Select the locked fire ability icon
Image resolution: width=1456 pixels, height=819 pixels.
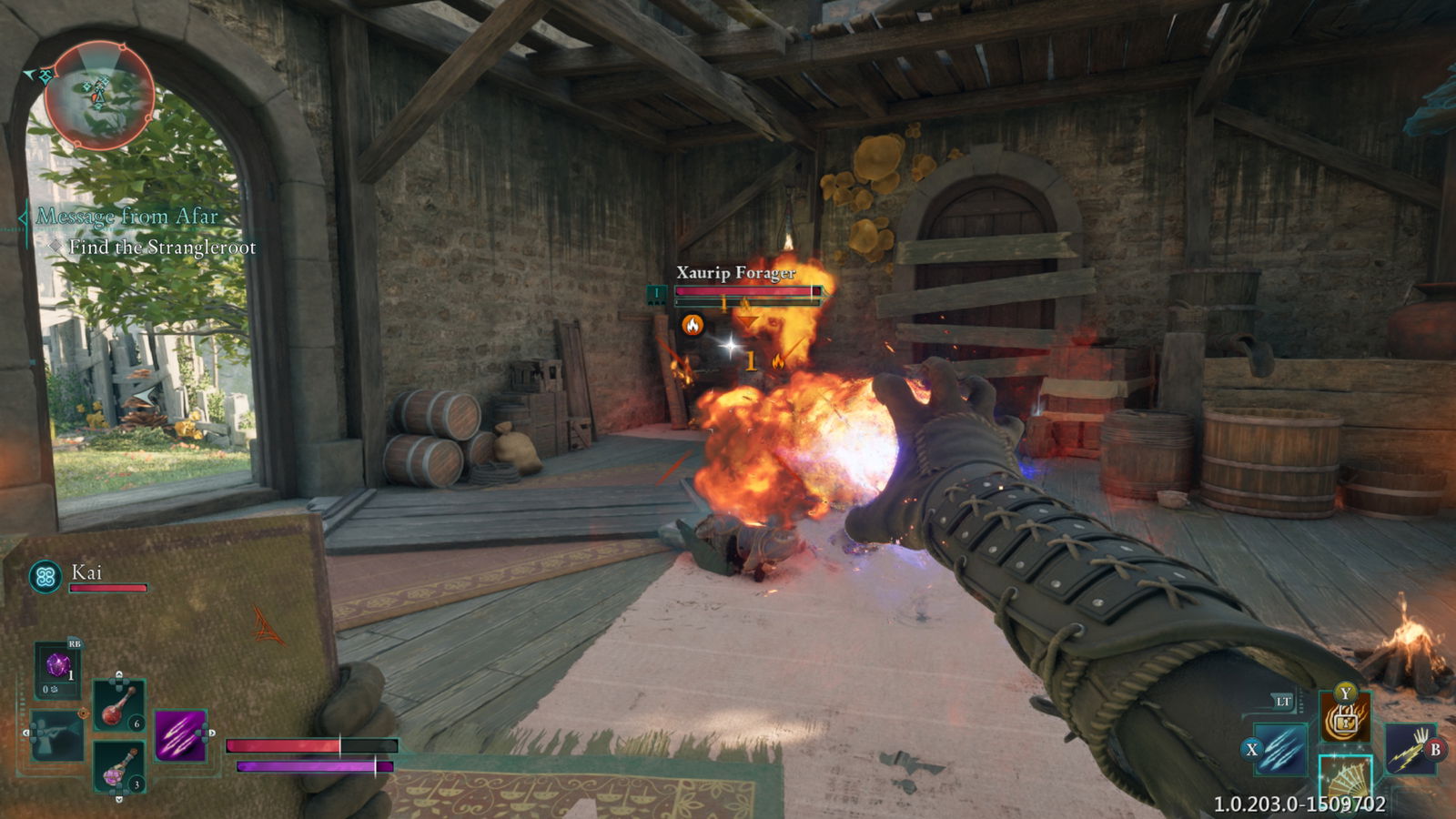[x=1345, y=719]
